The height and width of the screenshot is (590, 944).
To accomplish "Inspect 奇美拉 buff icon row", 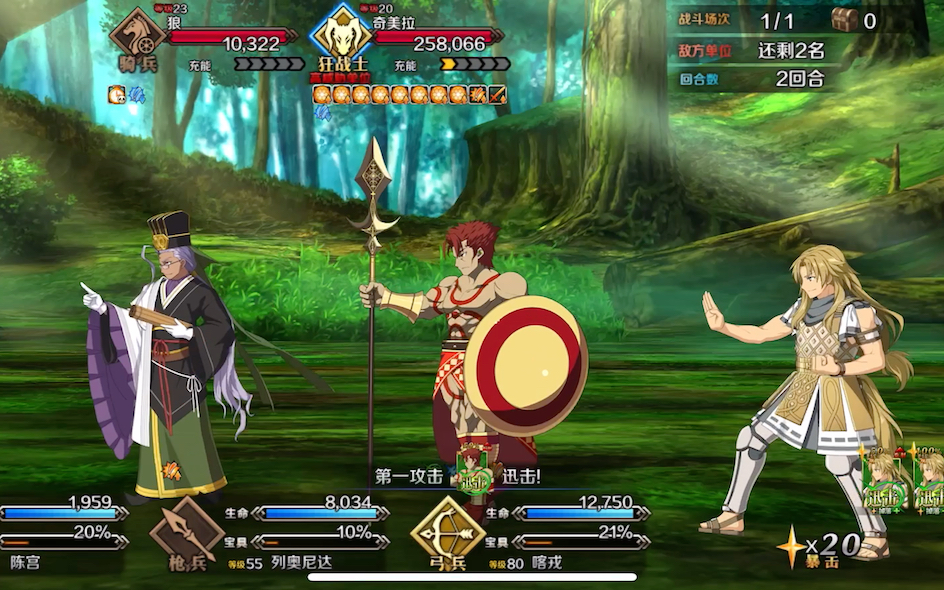I will point(410,95).
